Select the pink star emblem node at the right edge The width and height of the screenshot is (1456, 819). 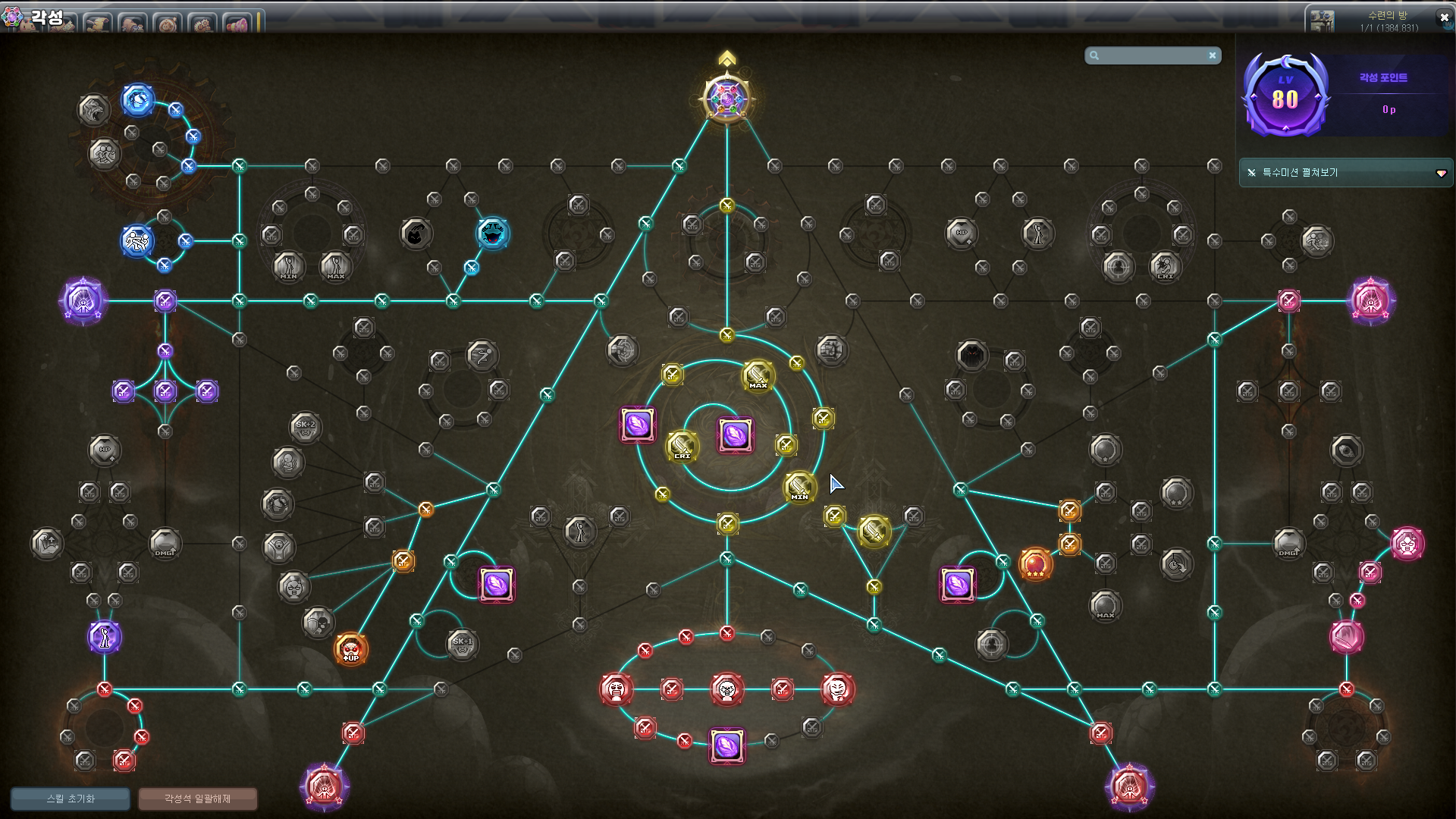point(1370,301)
